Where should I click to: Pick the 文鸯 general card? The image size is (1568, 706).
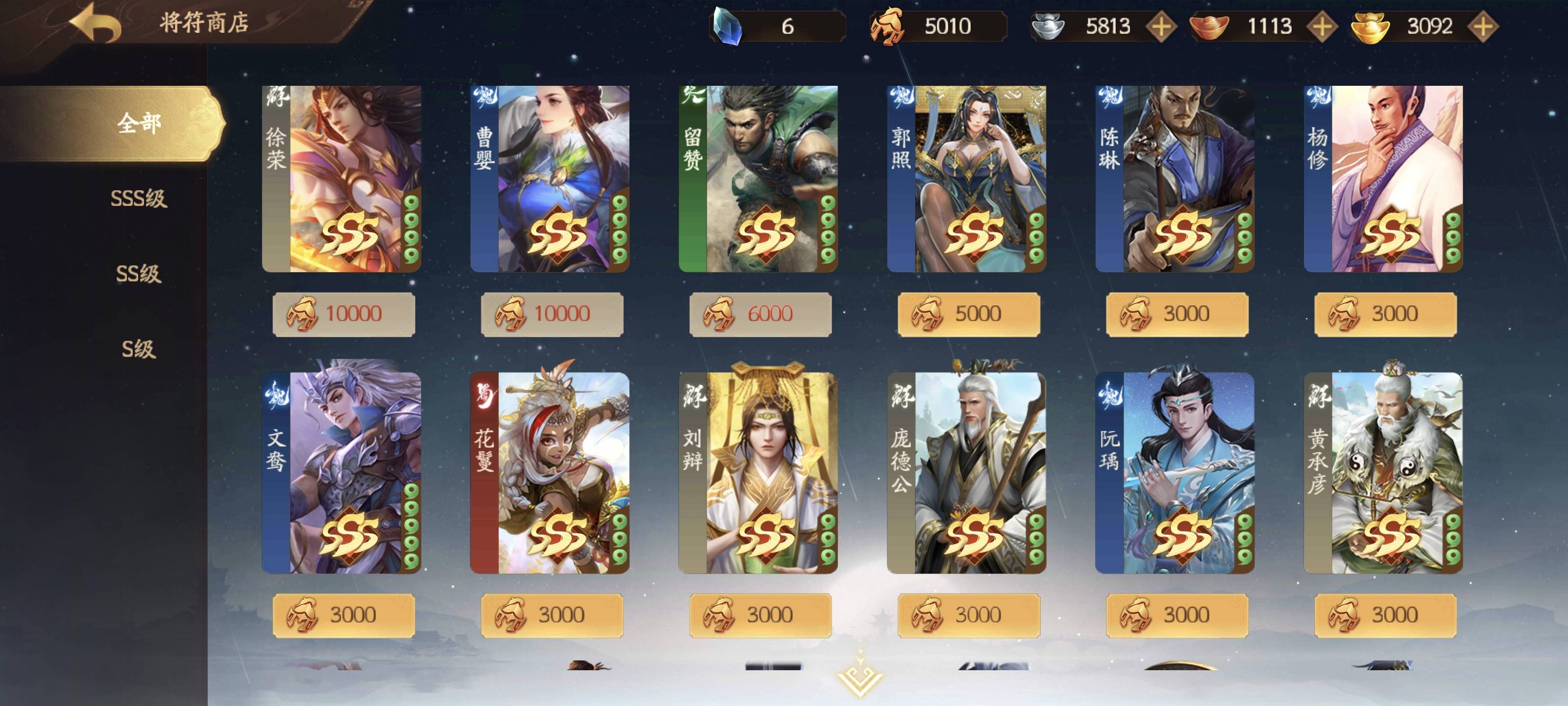click(342, 473)
